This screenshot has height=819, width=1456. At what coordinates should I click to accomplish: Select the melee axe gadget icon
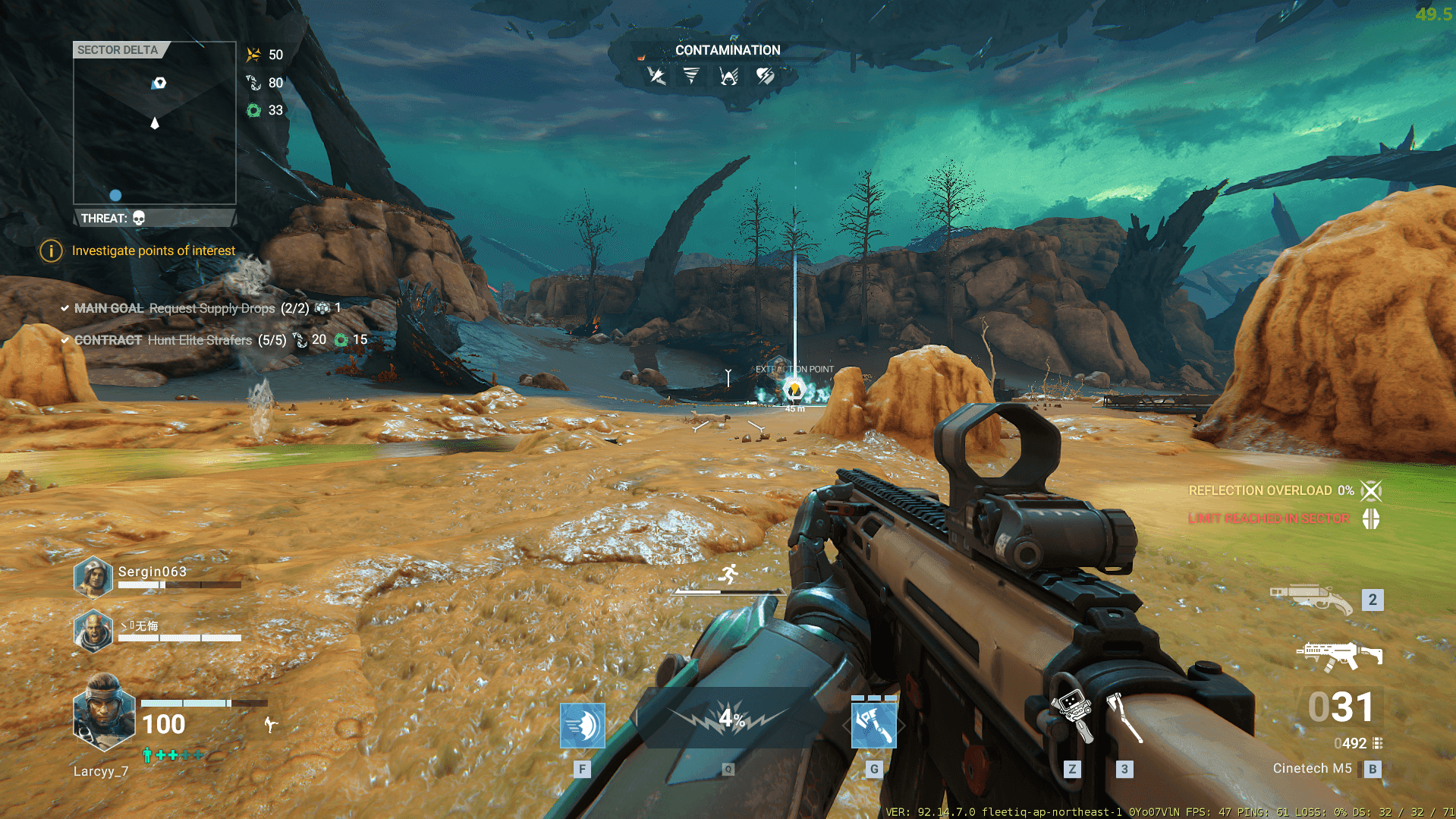point(1124,716)
